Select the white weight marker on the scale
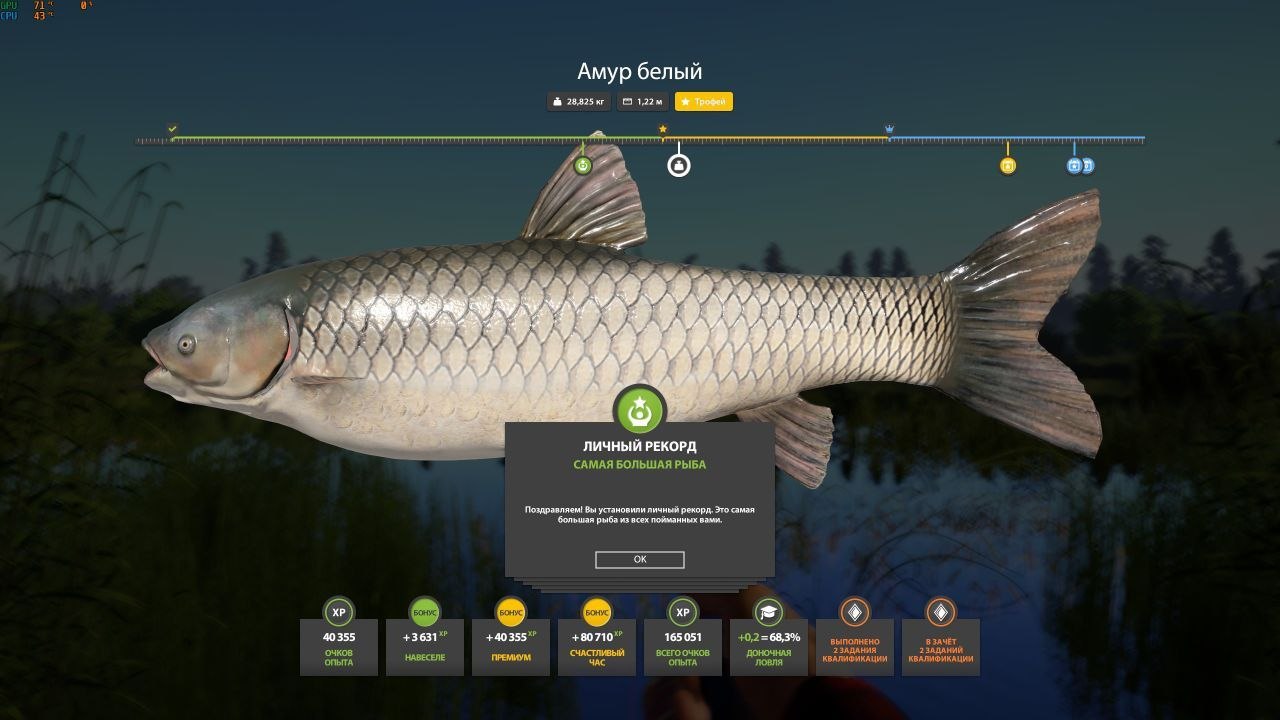 [679, 165]
